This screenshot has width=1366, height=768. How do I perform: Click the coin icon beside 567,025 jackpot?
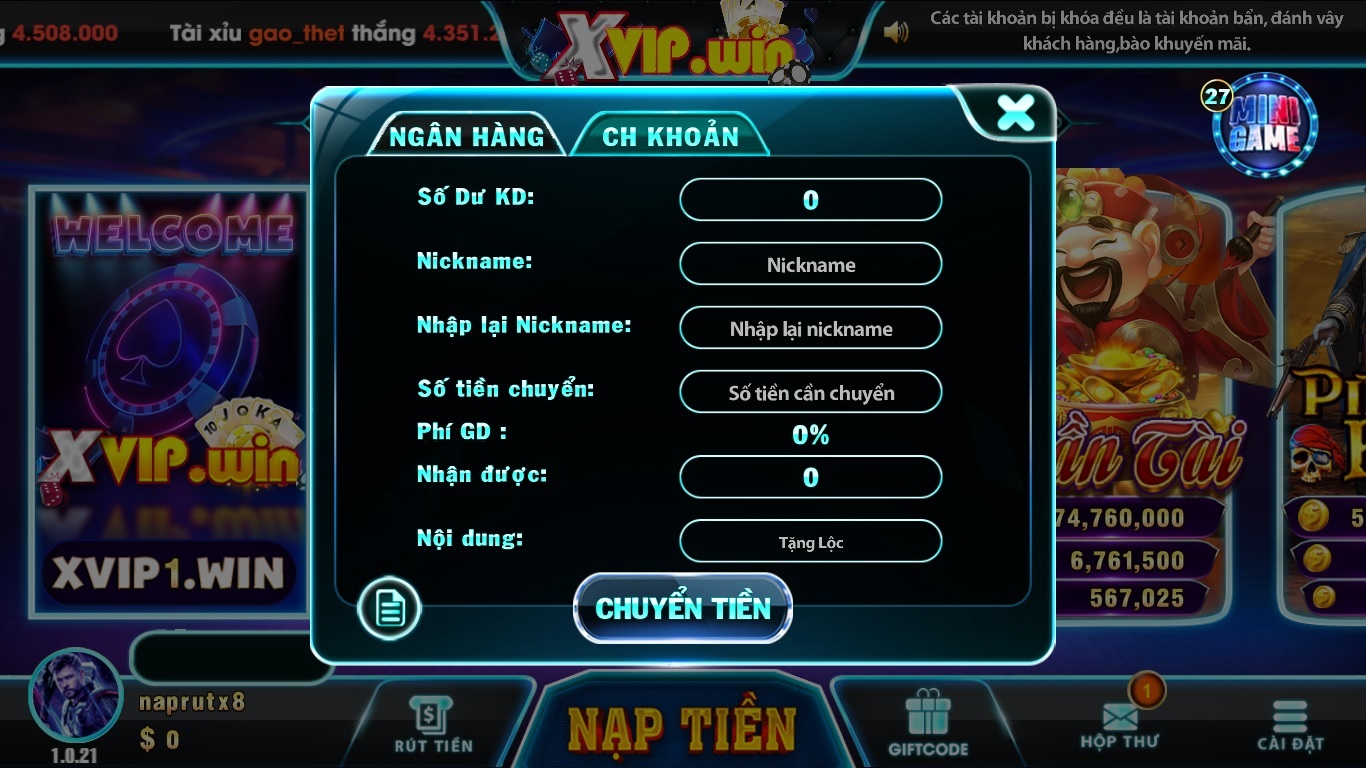[x=1326, y=597]
